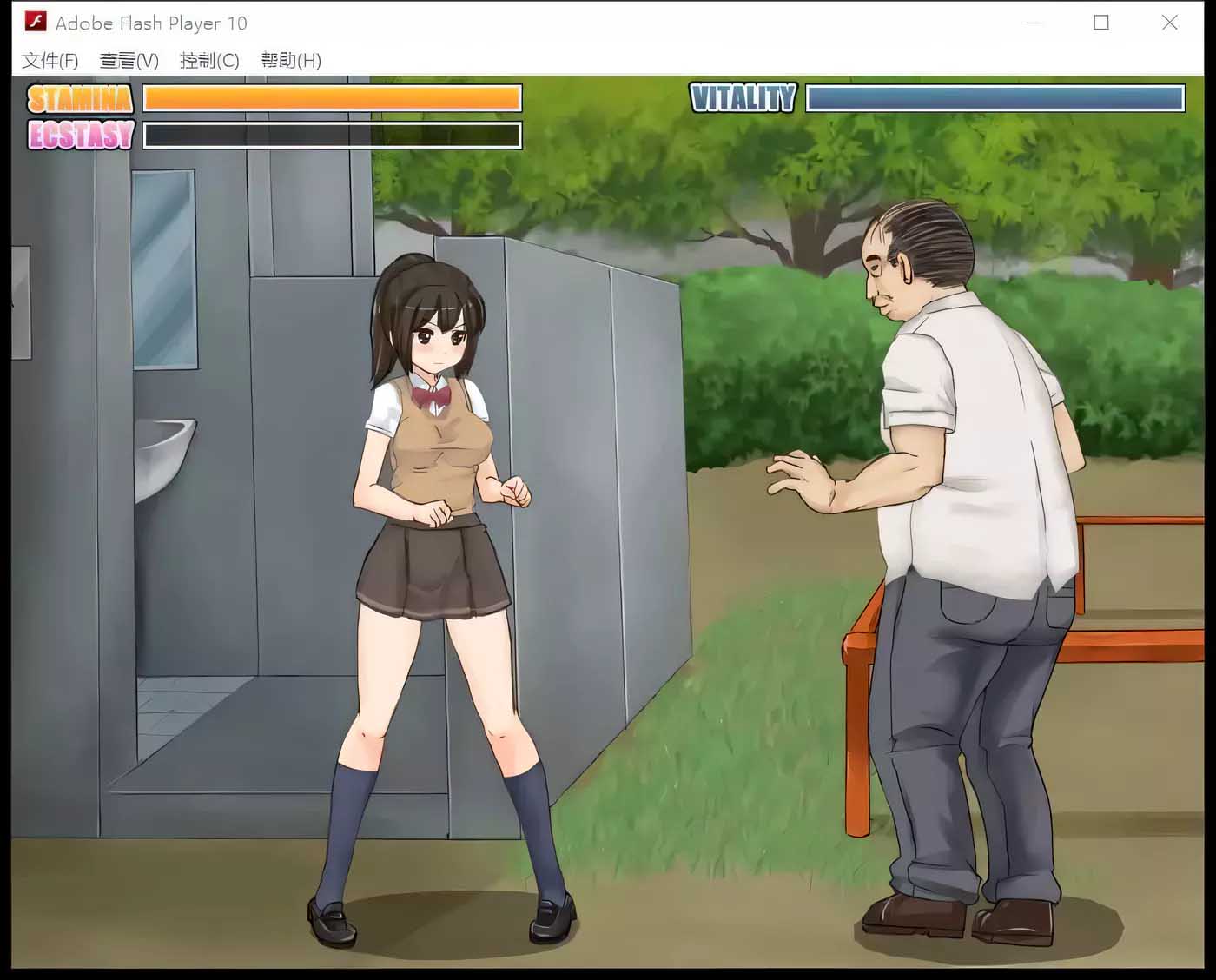Open the 文件(F) menu

click(50, 60)
